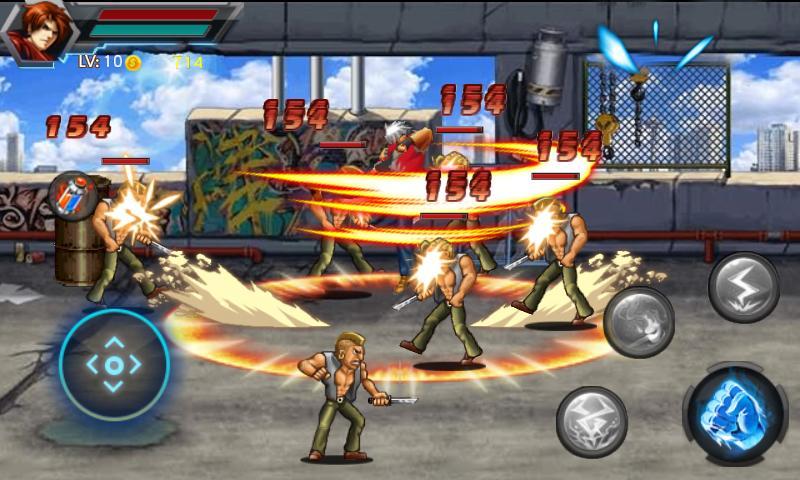Viewport: 800px width, 480px height.
Task: Activate the single lightning bolt skill
Action: pos(744,288)
